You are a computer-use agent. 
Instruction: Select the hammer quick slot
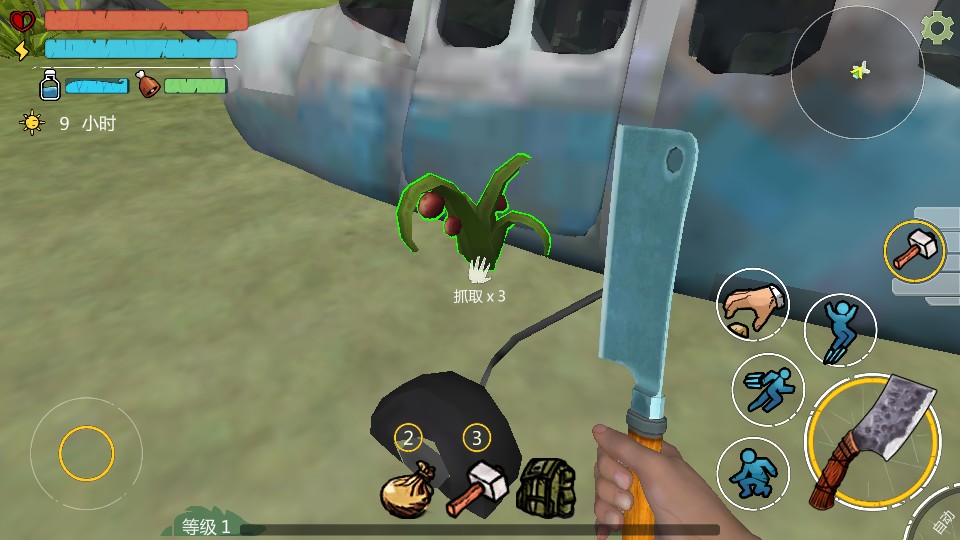point(476,486)
